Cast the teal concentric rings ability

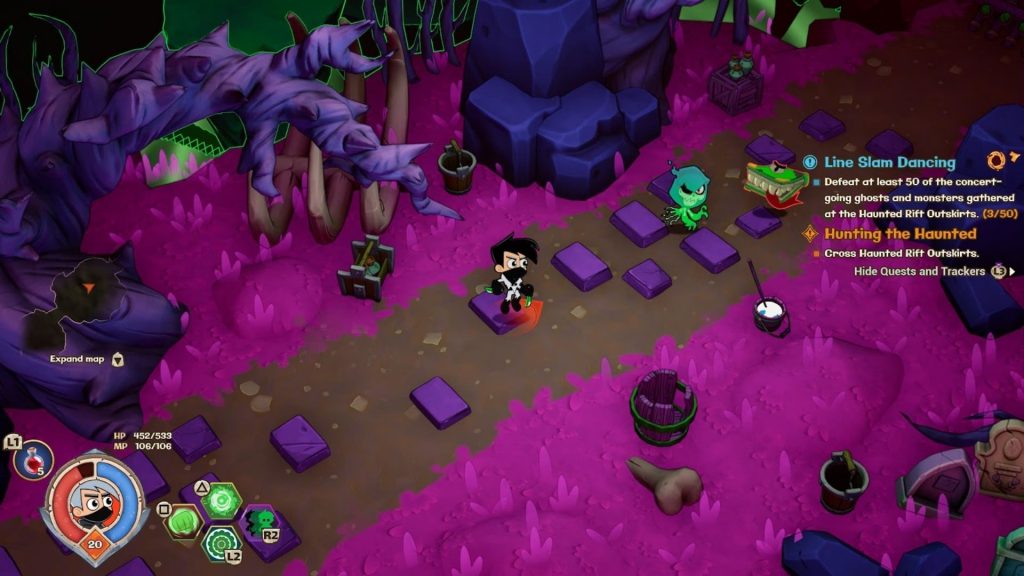coord(221,543)
